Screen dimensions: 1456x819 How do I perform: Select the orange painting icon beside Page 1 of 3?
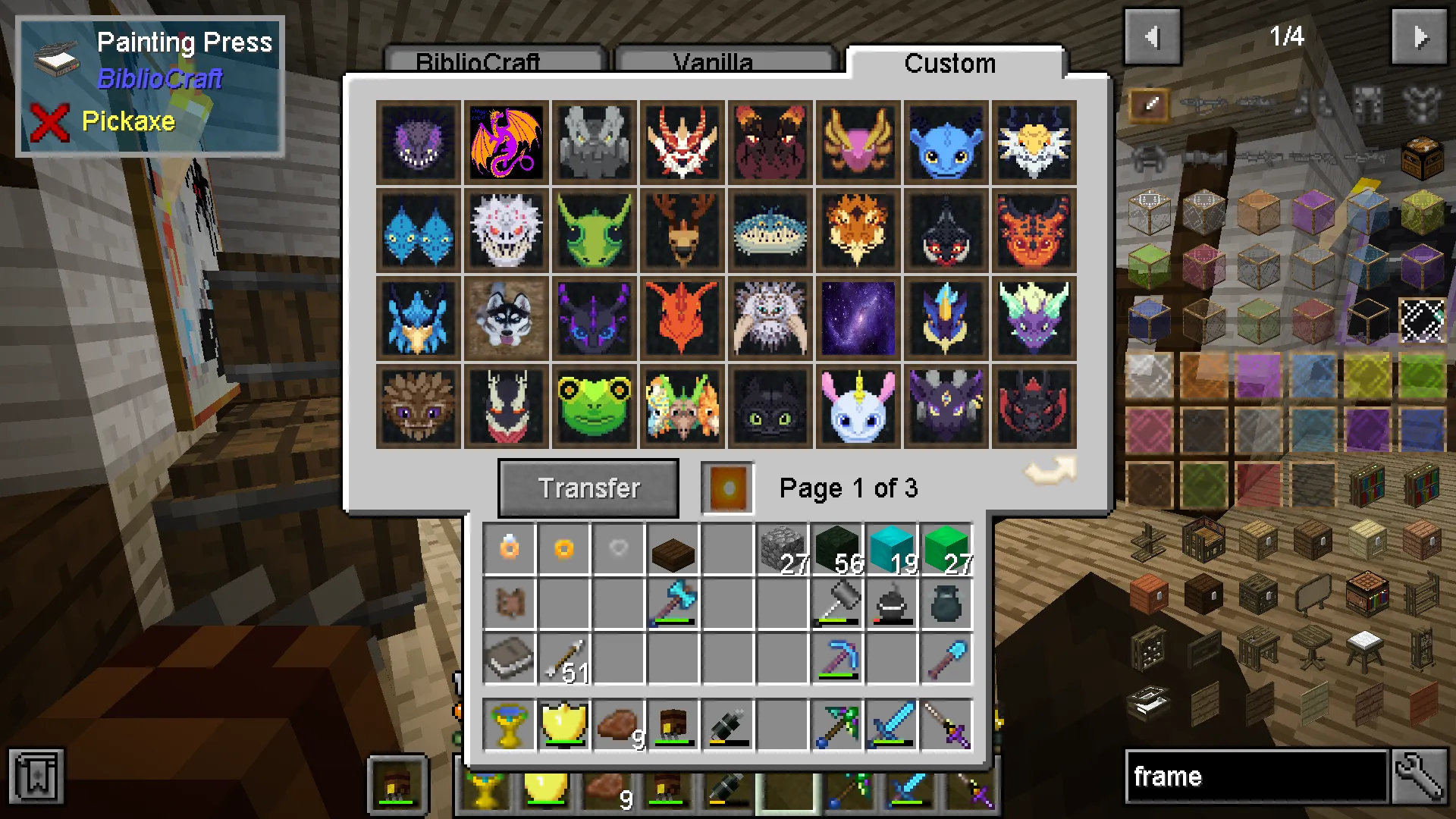click(726, 486)
